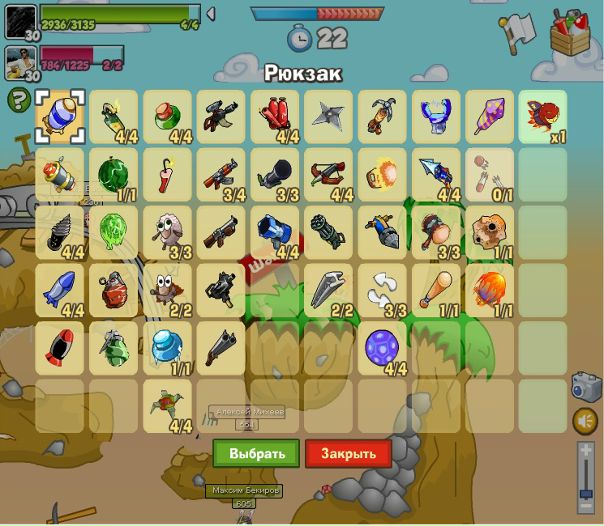Select the purple firework kite slot
Screen dimensions: 604x526
(x=491, y=116)
